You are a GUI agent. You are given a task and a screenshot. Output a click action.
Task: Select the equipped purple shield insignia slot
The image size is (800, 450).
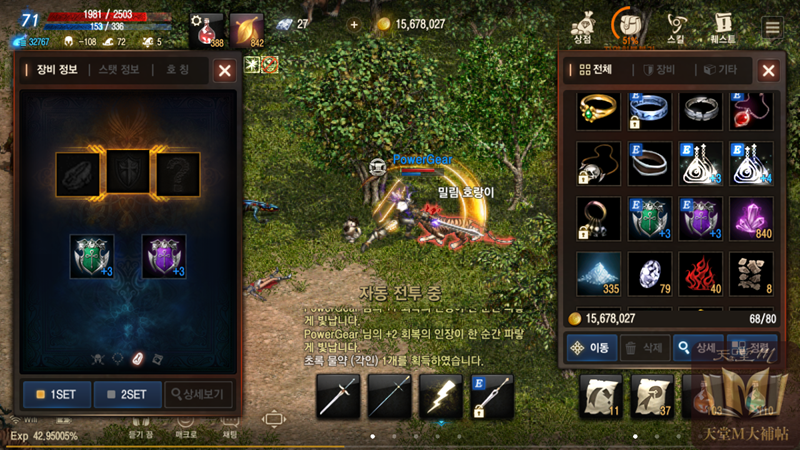(164, 256)
